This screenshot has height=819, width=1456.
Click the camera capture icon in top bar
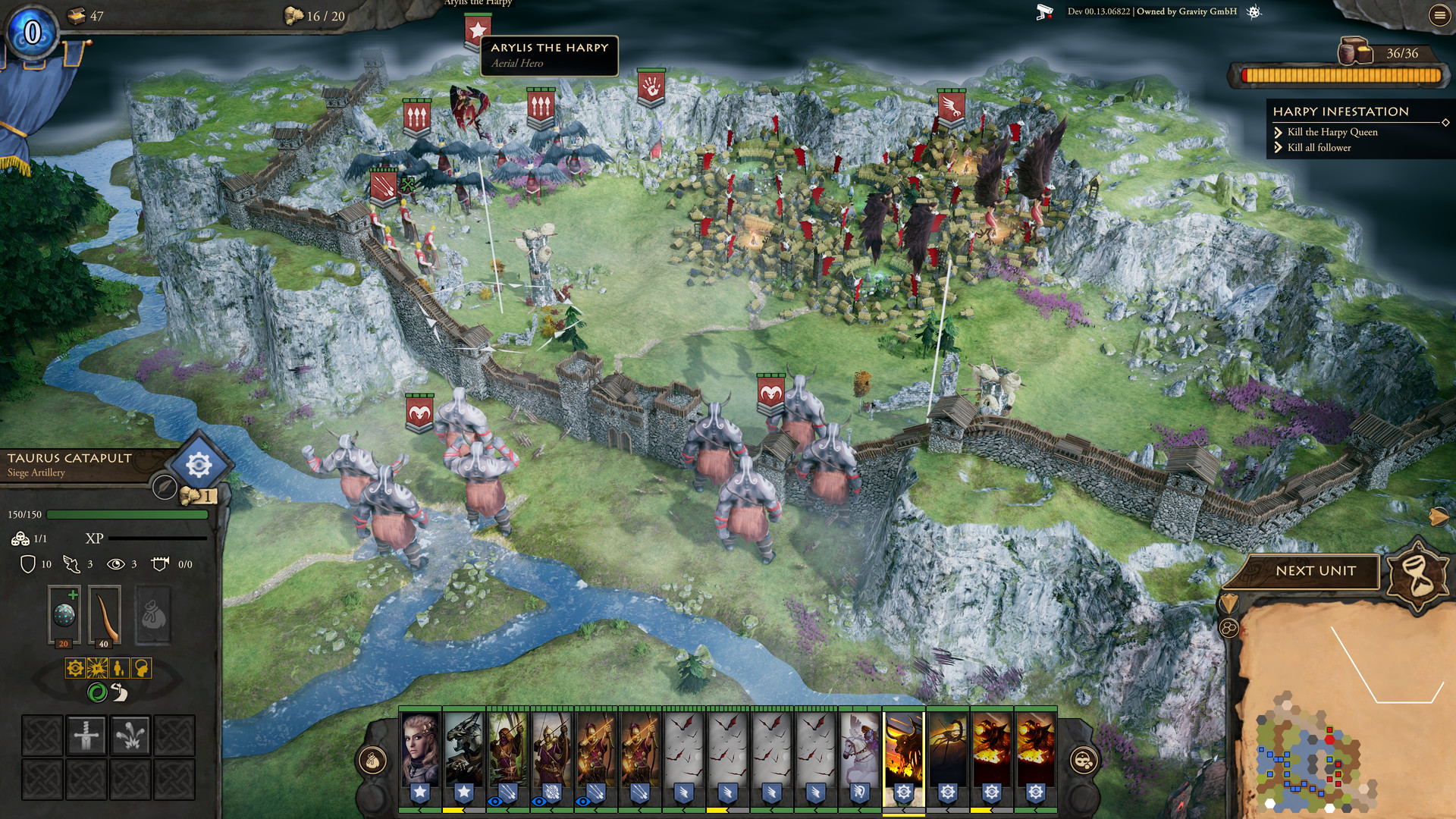1044,11
